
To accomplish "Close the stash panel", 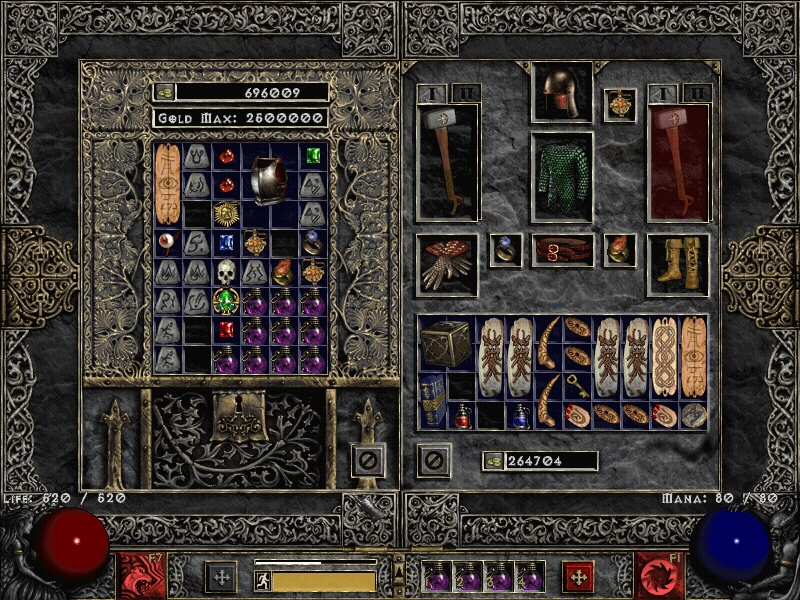I will (368, 460).
